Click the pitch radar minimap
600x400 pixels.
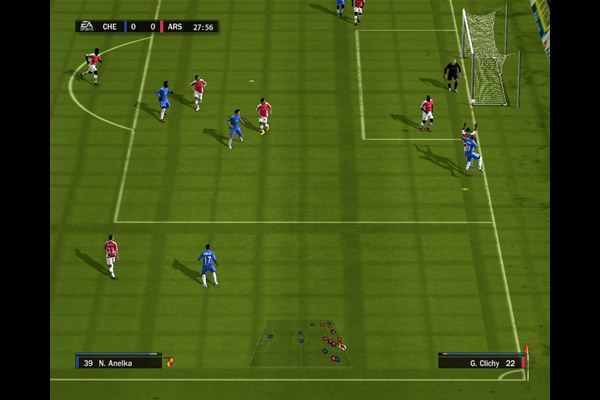pyautogui.click(x=300, y=343)
